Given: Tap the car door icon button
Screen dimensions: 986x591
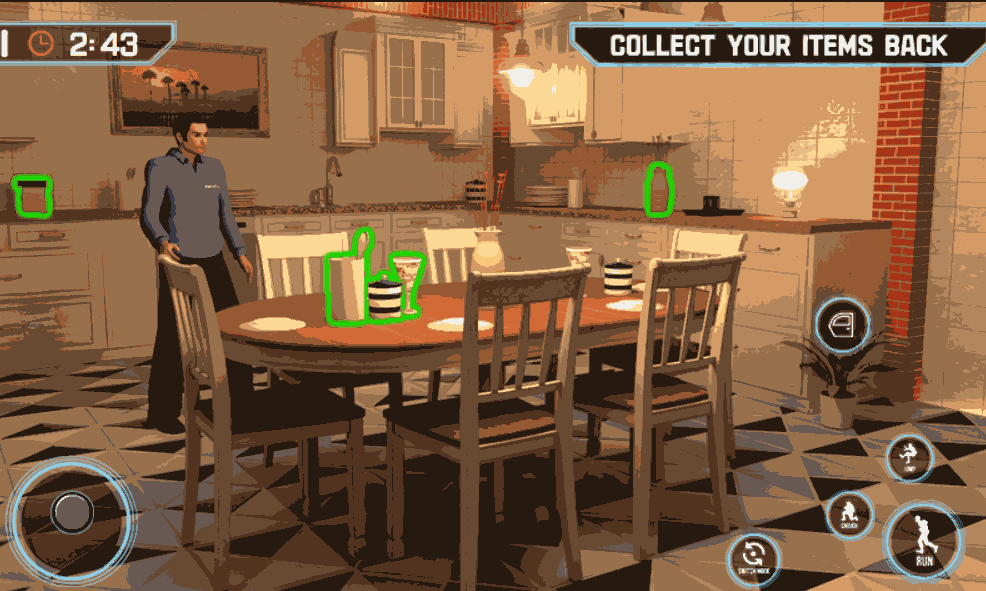Looking at the screenshot, I should [x=841, y=324].
